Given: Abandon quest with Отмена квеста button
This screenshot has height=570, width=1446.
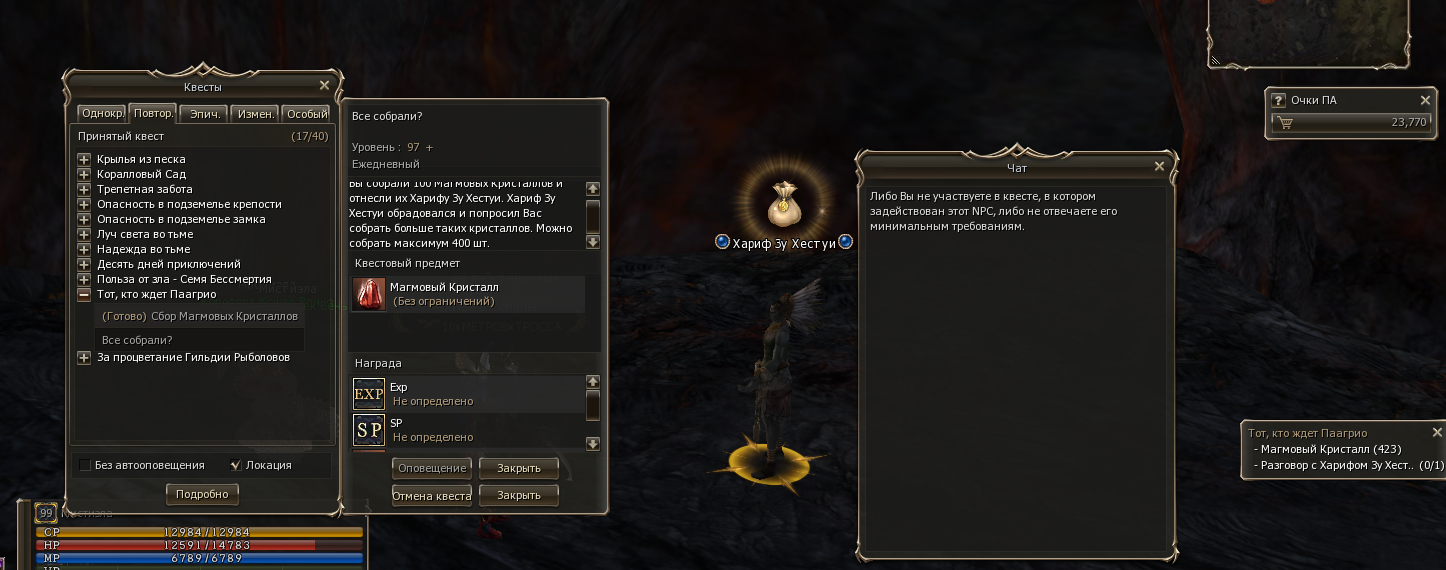Looking at the screenshot, I should tap(432, 496).
